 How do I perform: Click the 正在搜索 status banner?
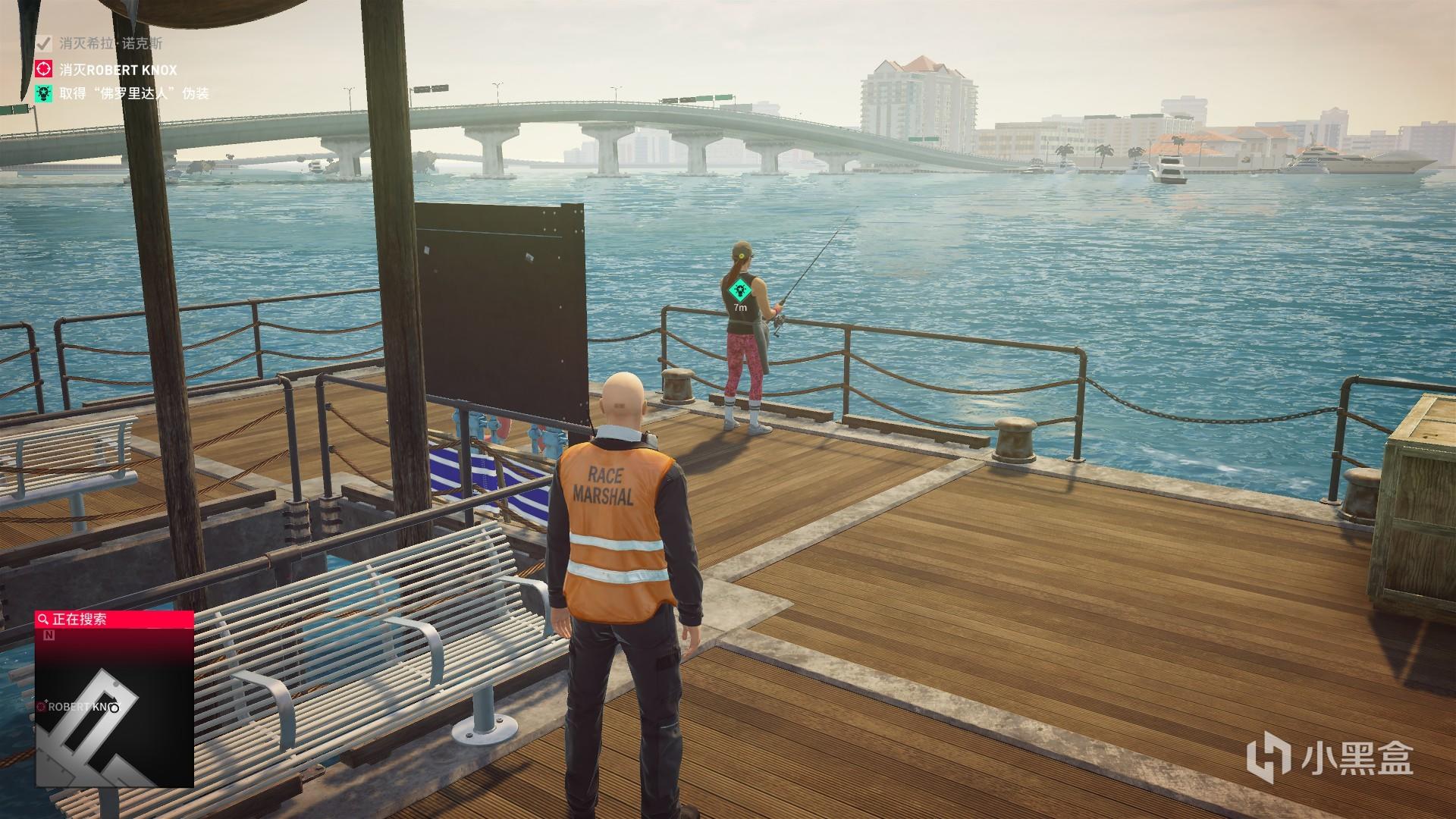pos(114,620)
